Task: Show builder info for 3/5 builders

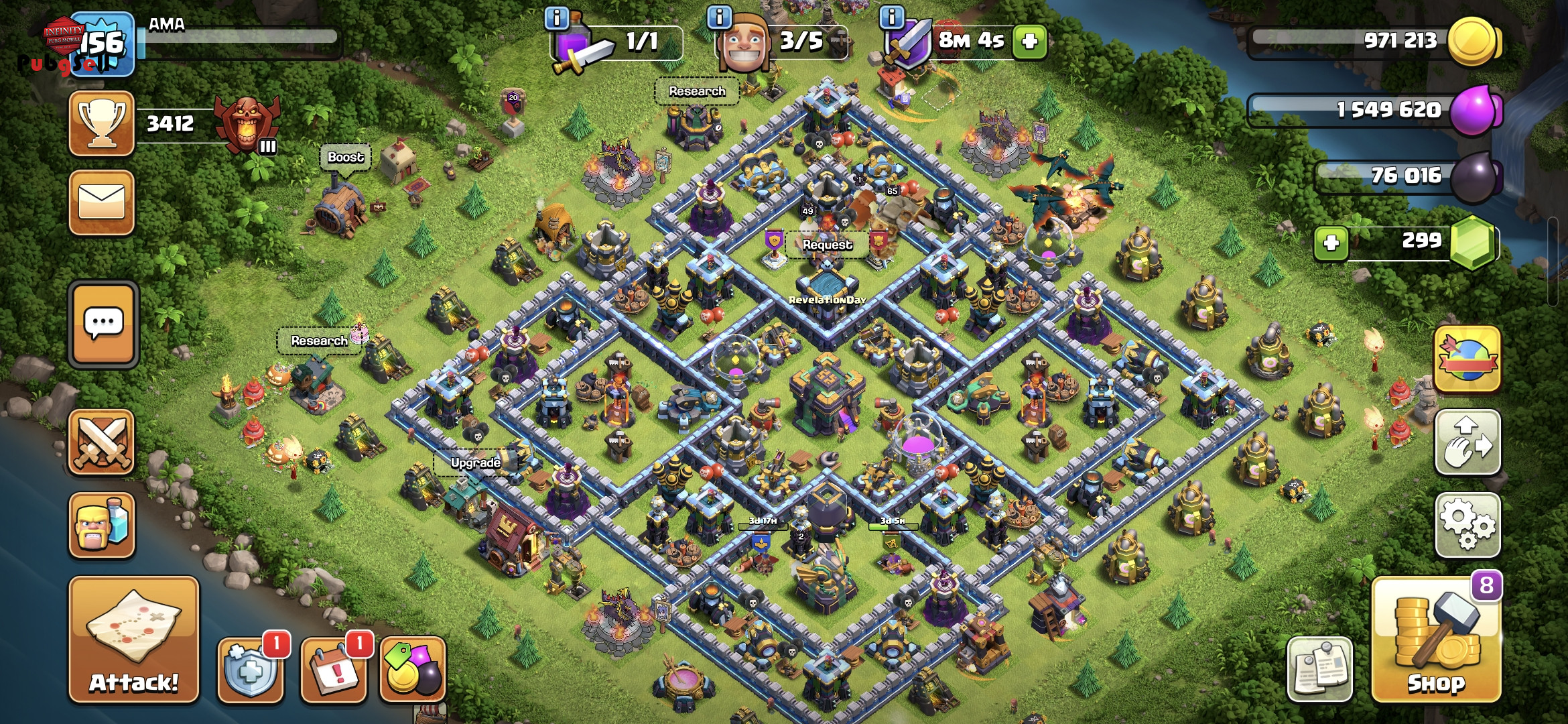Action: (720, 17)
